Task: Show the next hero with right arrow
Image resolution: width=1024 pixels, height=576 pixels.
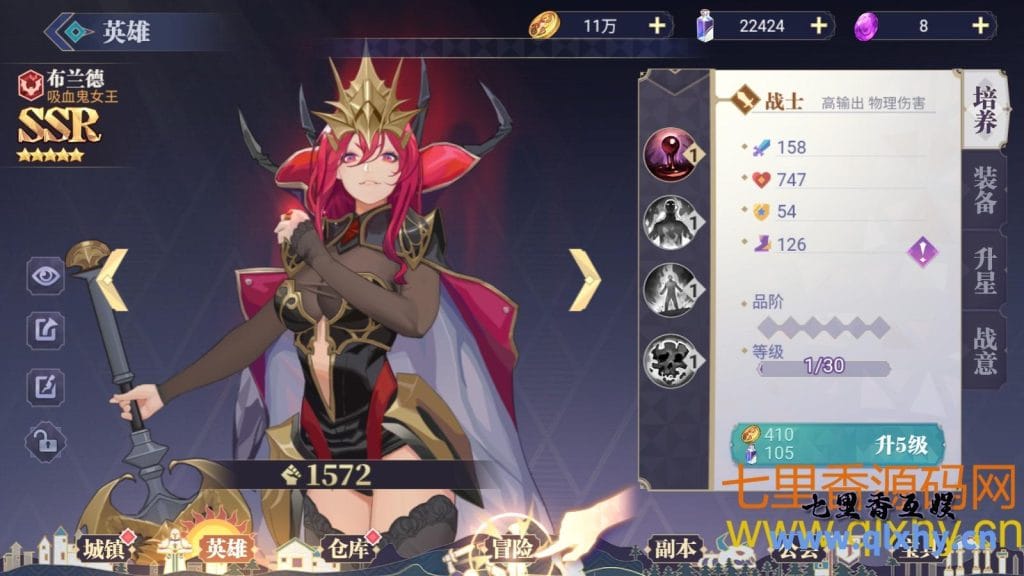Action: (584, 279)
